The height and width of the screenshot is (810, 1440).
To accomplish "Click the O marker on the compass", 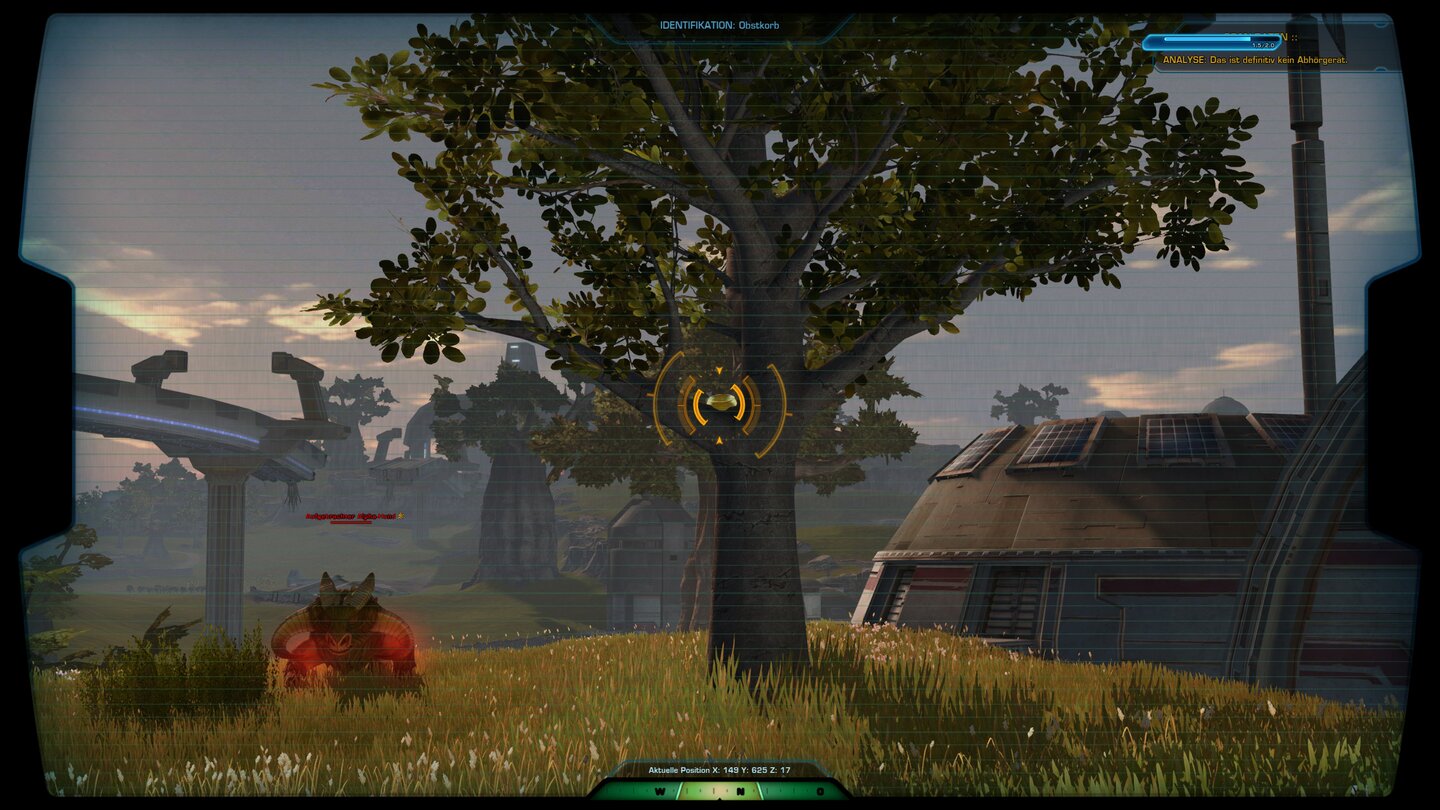I will tap(820, 791).
